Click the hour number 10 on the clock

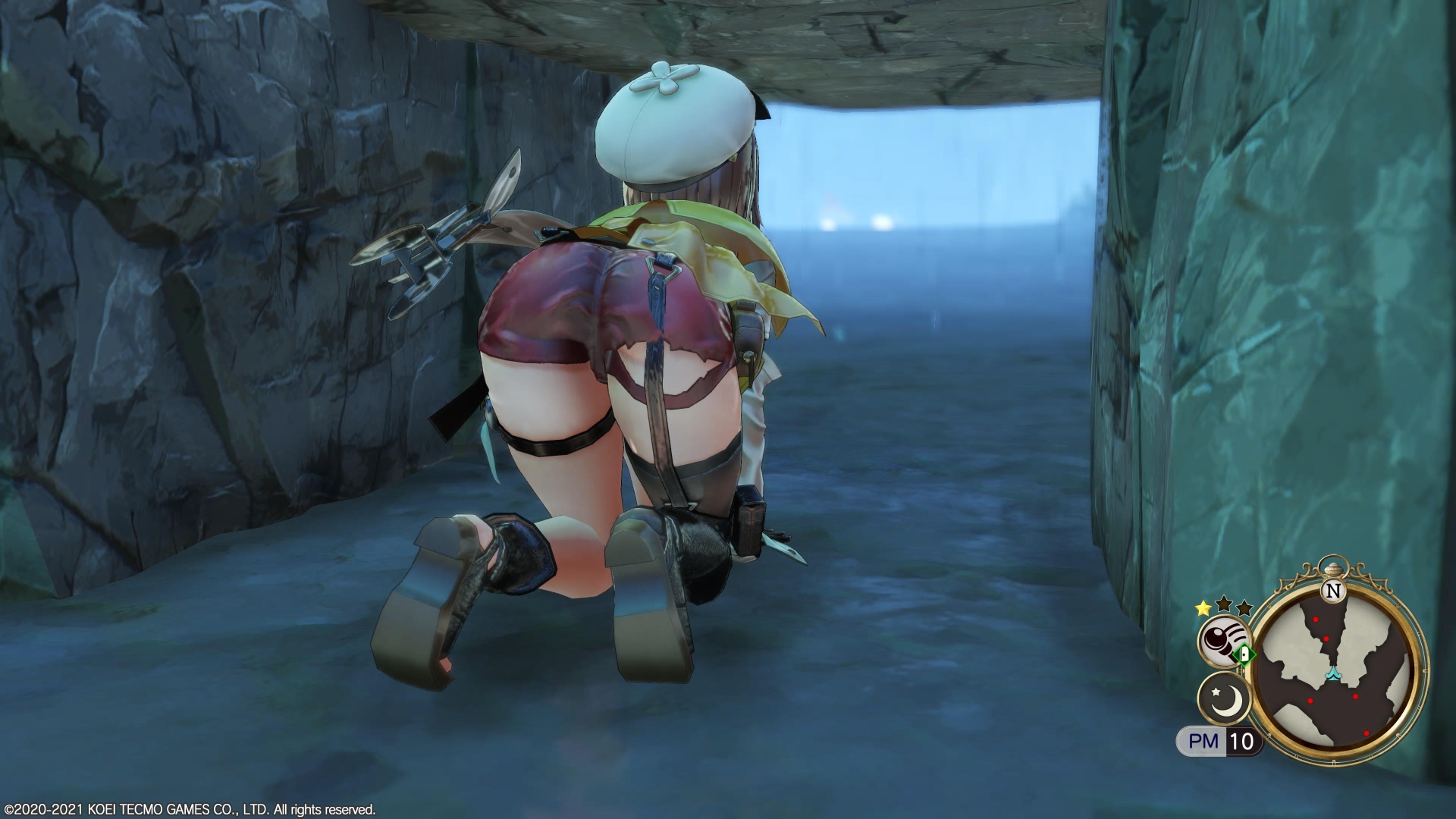pyautogui.click(x=1241, y=740)
